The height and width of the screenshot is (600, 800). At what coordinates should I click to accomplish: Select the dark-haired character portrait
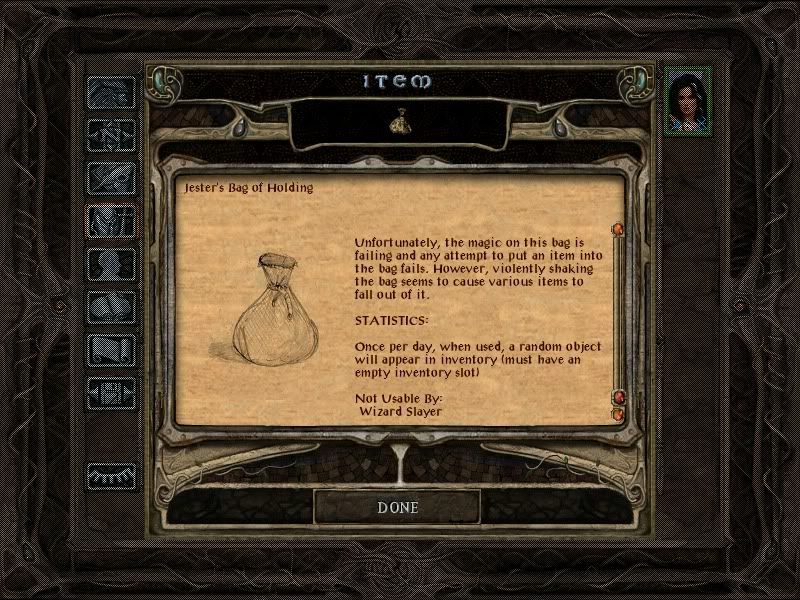[x=688, y=100]
